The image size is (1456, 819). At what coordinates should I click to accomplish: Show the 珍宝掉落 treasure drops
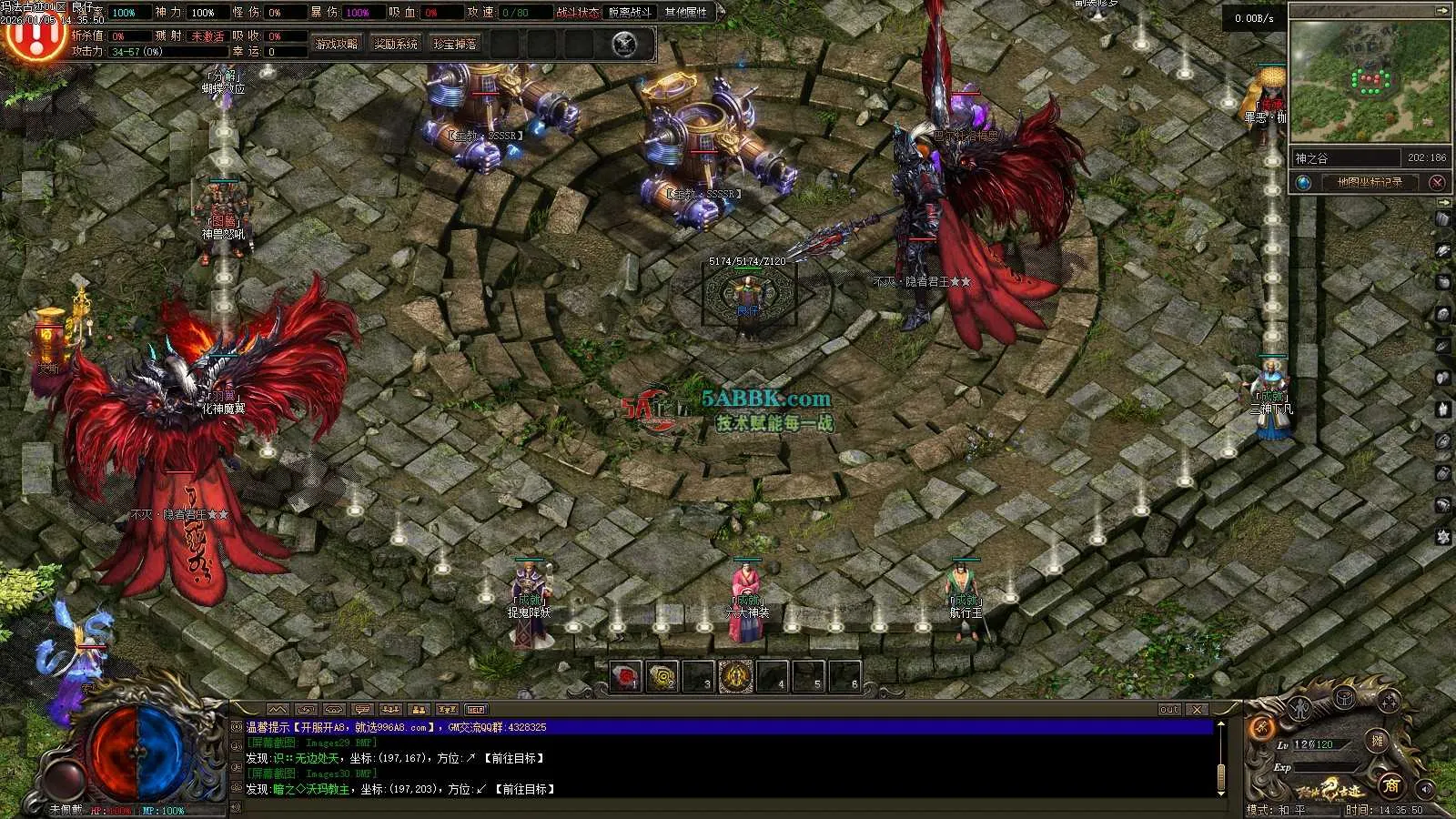454,44
